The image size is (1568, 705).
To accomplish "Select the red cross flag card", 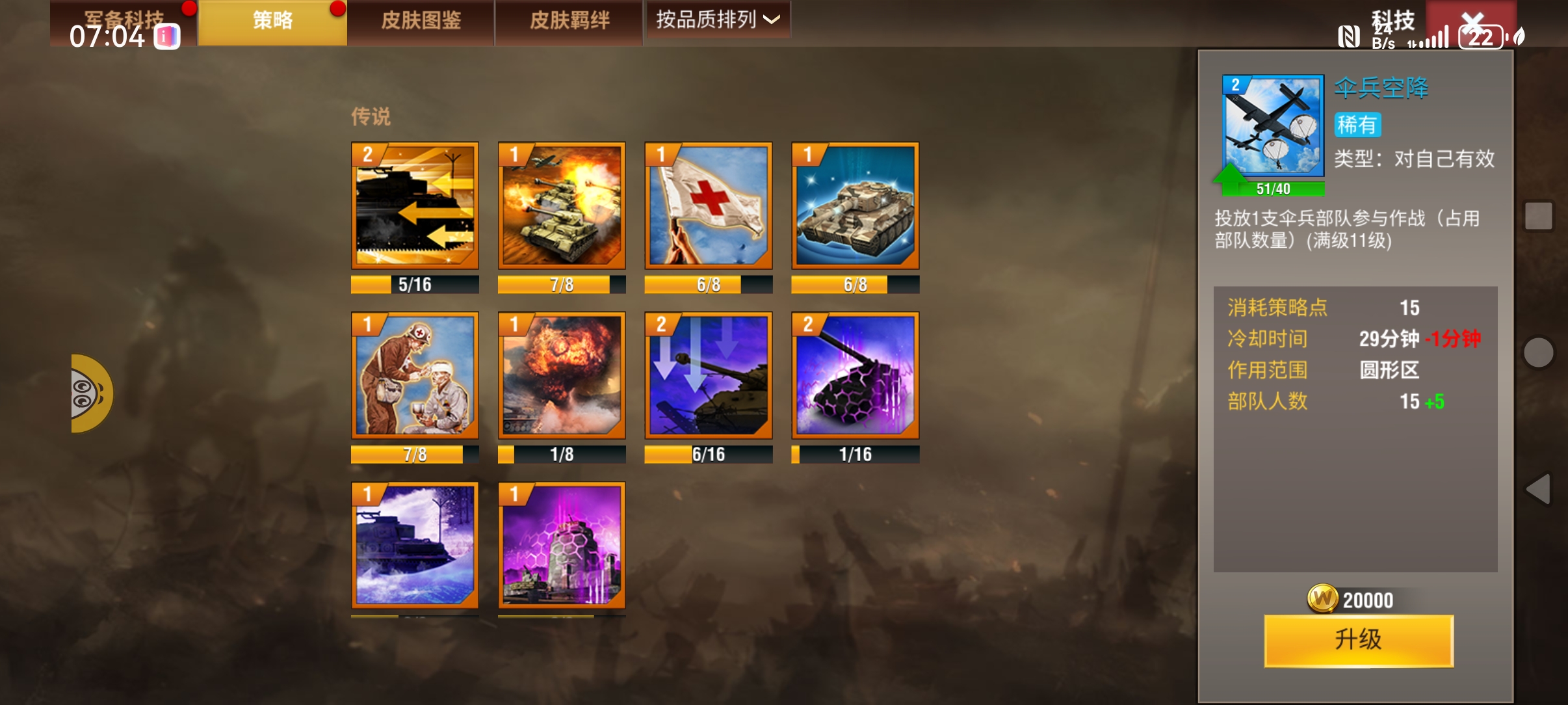I will [709, 206].
